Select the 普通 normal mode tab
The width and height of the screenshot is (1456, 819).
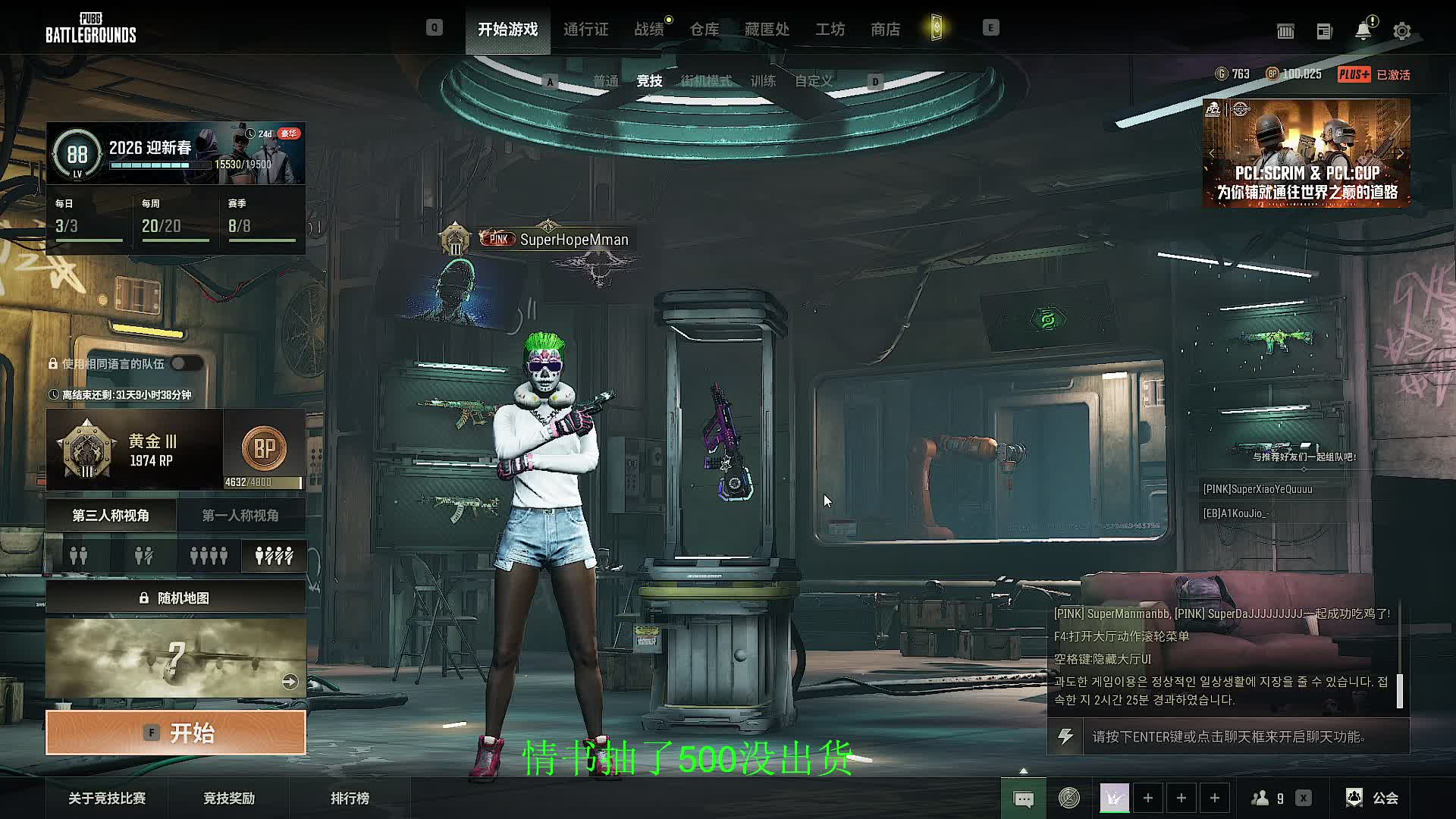click(605, 81)
